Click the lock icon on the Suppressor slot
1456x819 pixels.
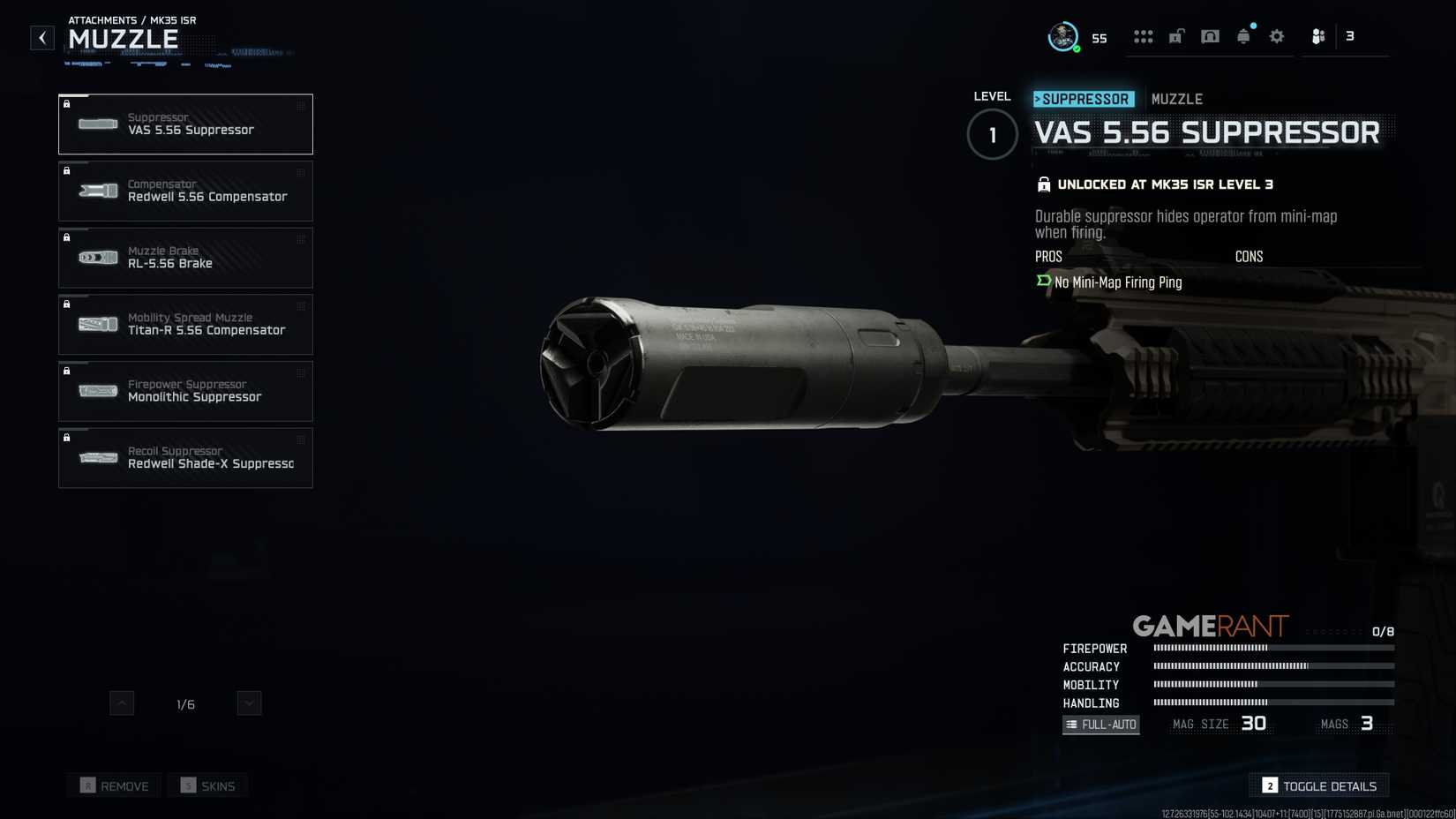(68, 104)
